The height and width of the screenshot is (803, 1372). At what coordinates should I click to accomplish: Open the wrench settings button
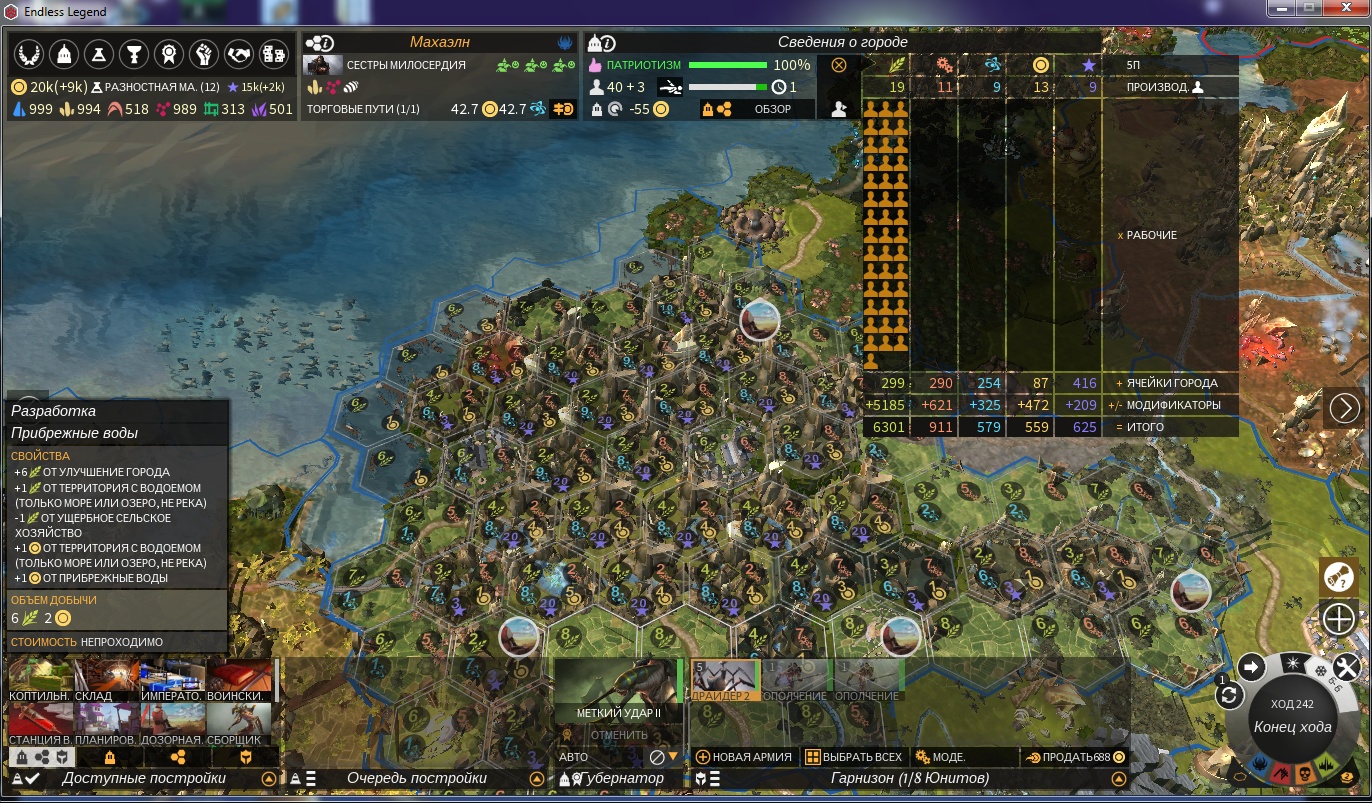(x=1348, y=666)
